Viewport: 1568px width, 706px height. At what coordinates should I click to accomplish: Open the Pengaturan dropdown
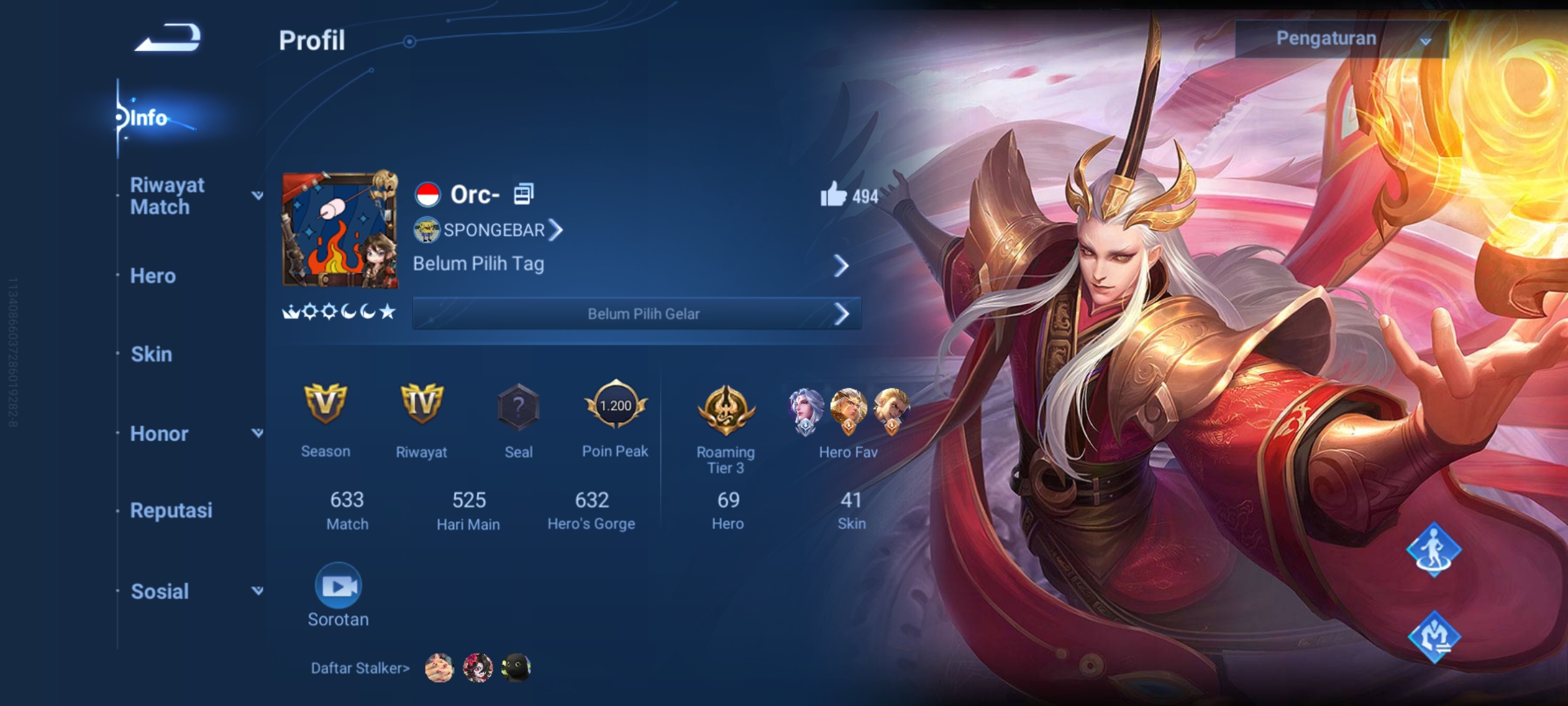tap(1341, 39)
